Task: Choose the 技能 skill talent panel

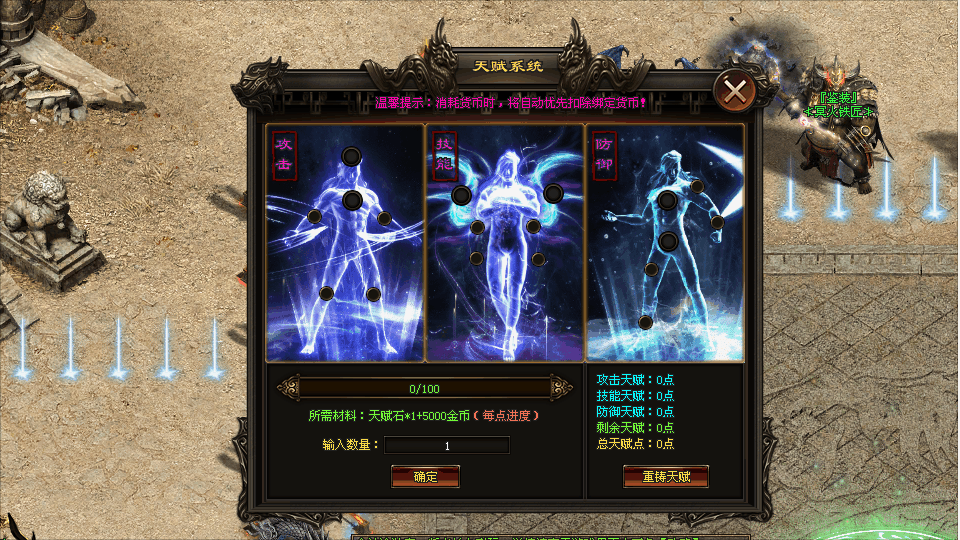Action: (505, 242)
